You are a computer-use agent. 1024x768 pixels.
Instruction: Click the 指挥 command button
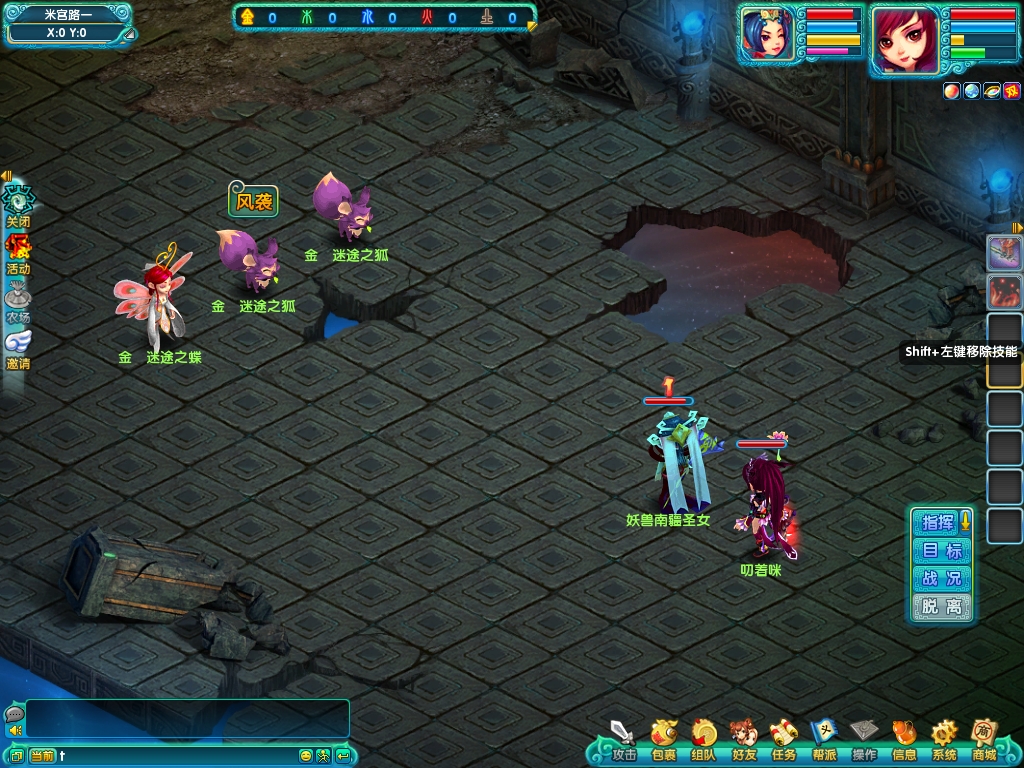pos(938,522)
